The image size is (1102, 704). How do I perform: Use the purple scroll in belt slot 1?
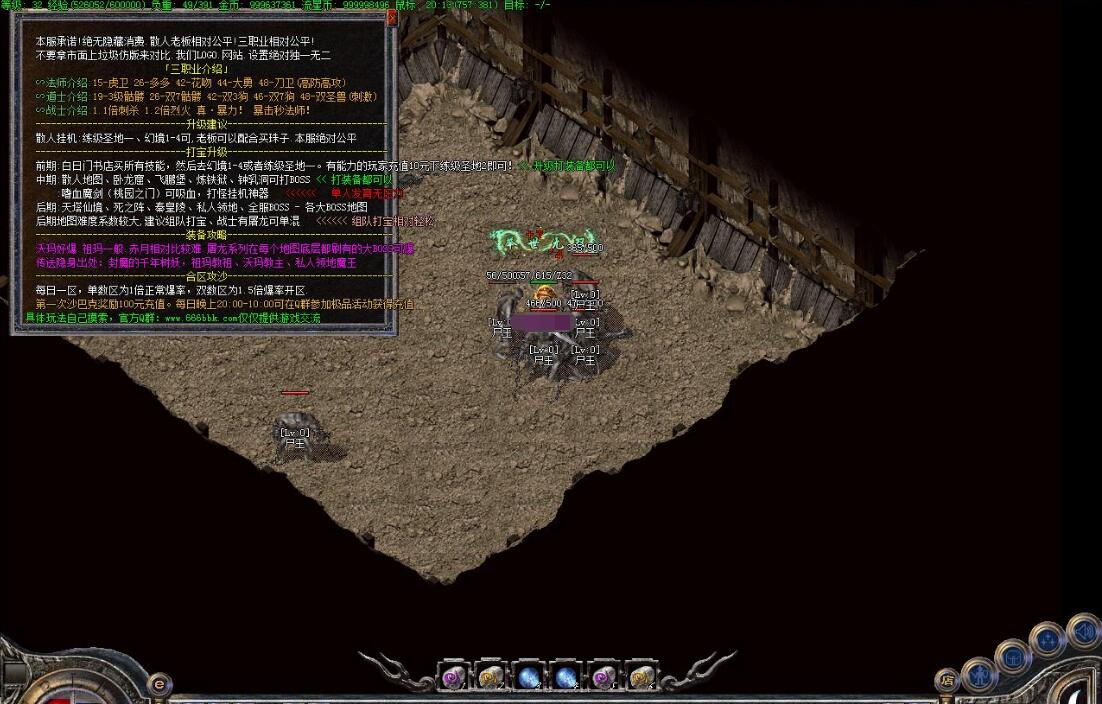[x=454, y=677]
